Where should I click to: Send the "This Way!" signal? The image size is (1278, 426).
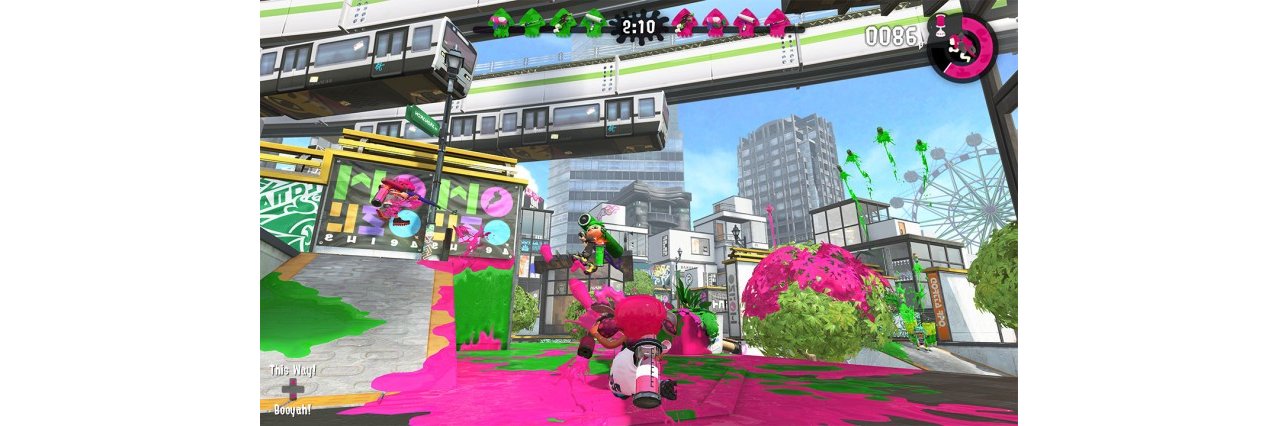[x=292, y=371]
